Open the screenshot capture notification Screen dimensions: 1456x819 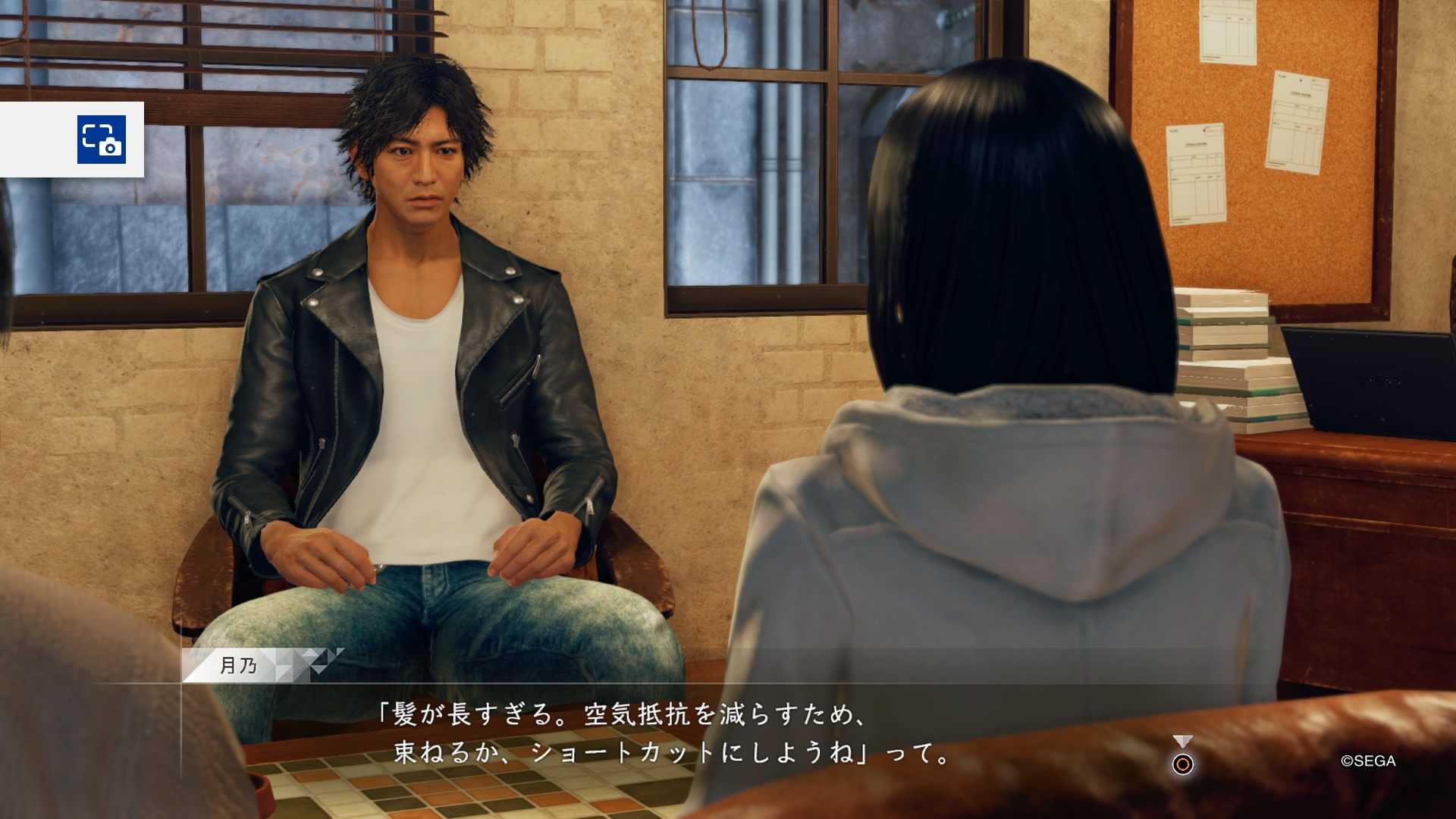[x=101, y=140]
